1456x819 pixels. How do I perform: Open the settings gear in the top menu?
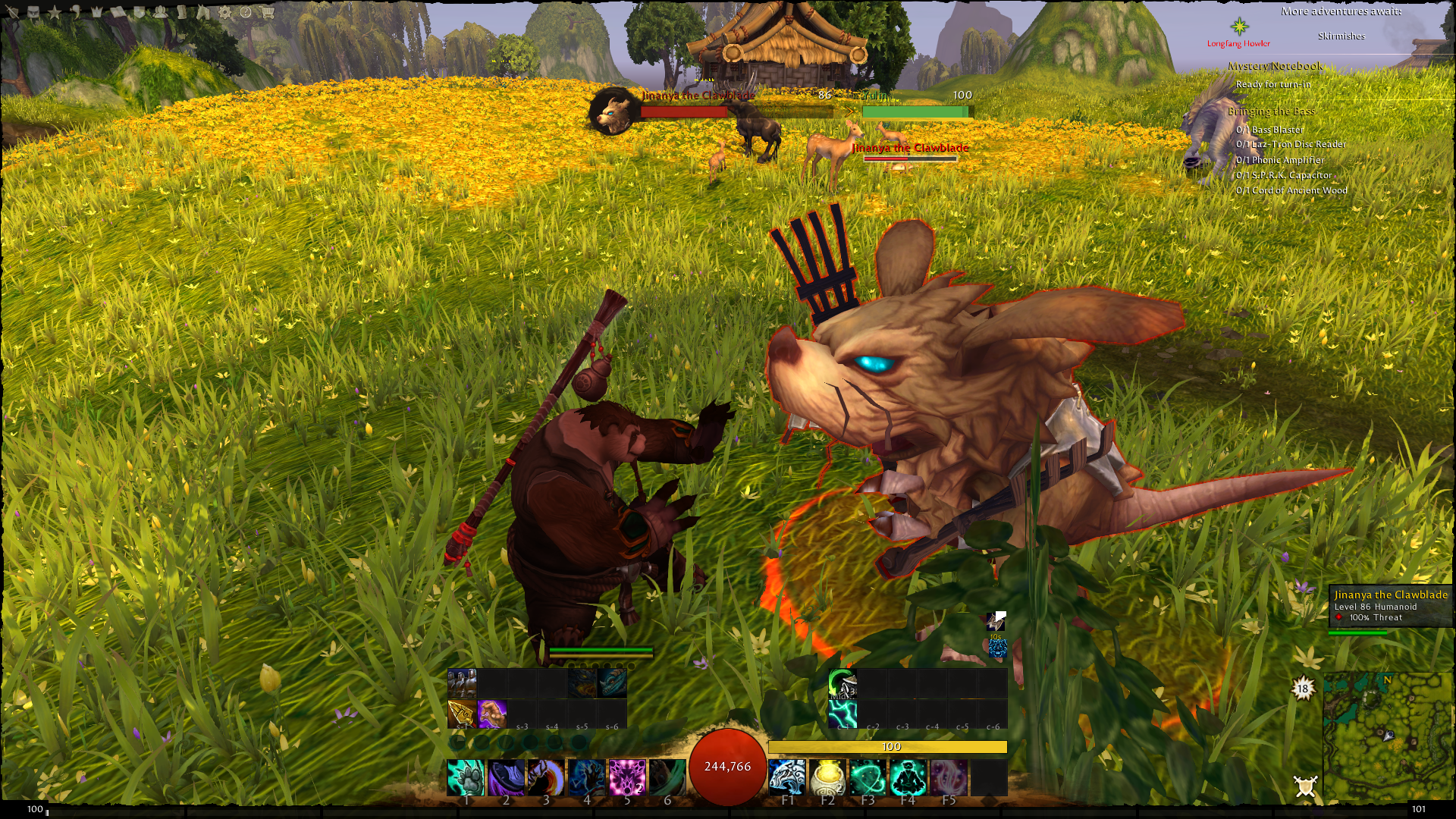(x=225, y=12)
